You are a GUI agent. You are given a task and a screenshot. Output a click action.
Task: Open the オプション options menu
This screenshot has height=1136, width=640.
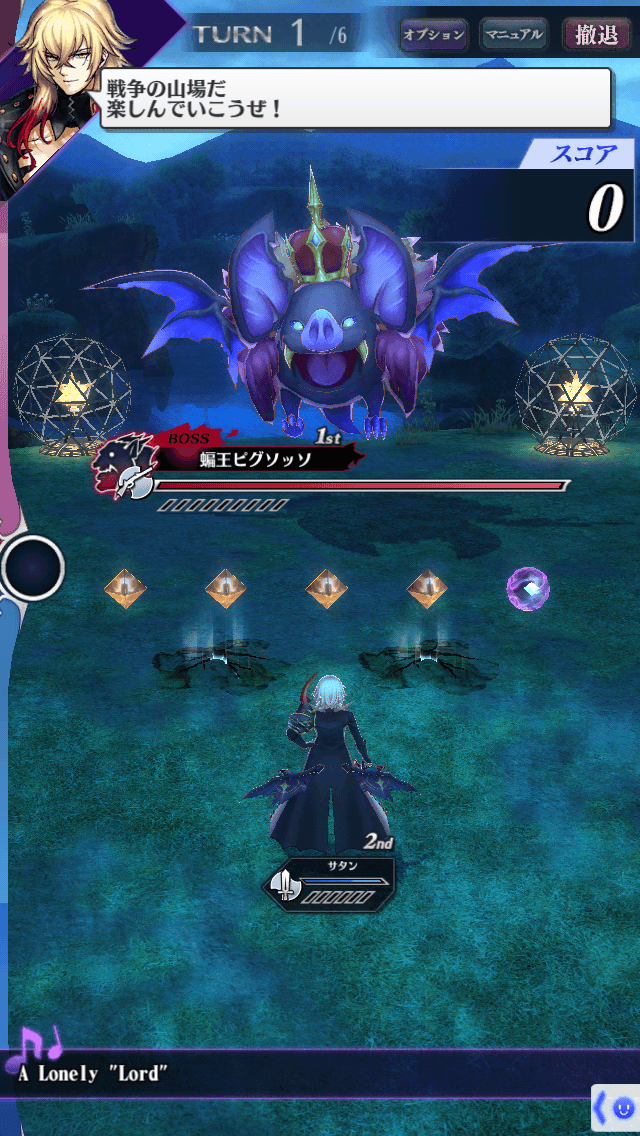(433, 35)
